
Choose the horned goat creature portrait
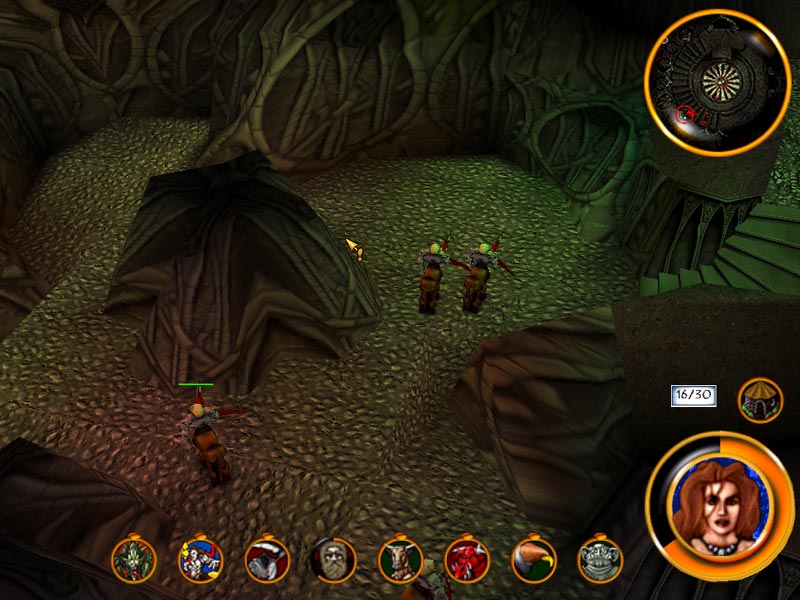pos(400,560)
